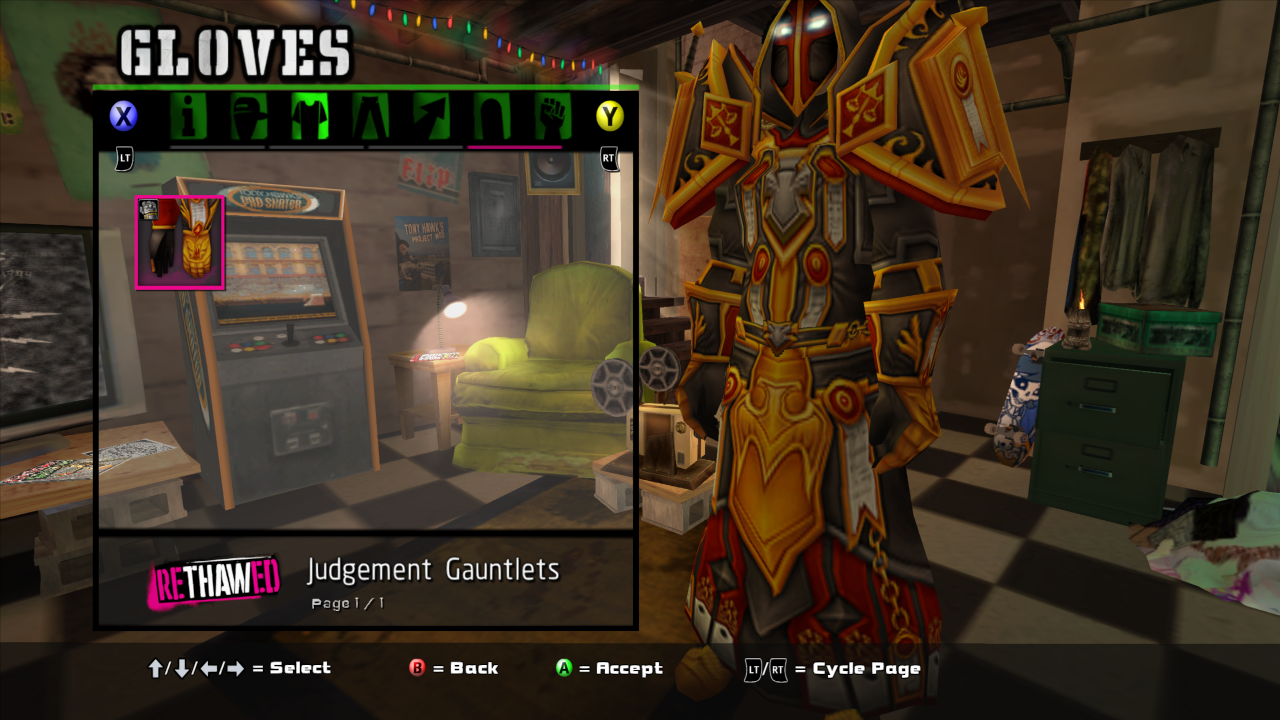Open the info category tab
Image resolution: width=1280 pixels, height=720 pixels.
(189, 117)
